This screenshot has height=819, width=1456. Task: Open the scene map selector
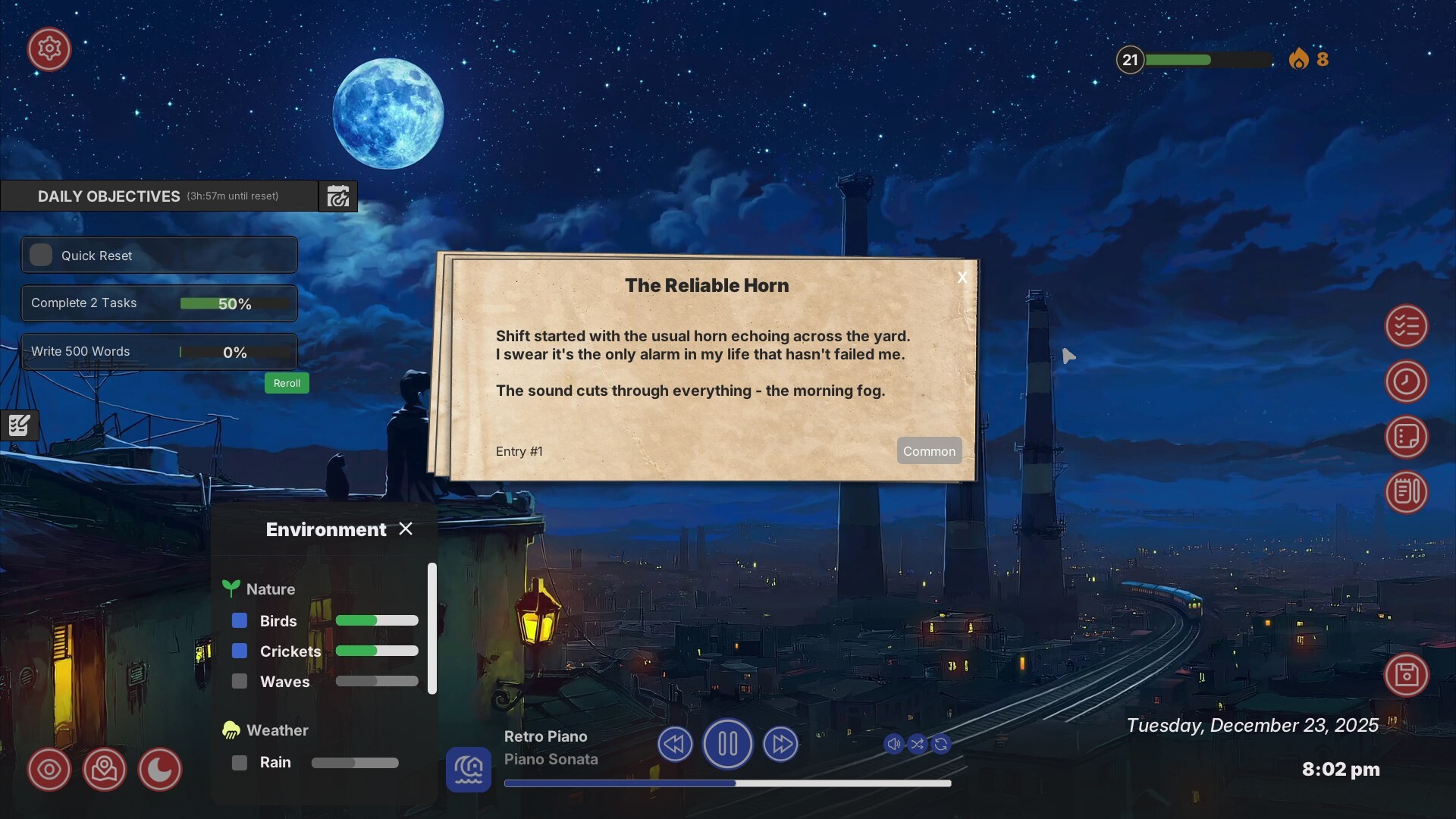click(104, 769)
